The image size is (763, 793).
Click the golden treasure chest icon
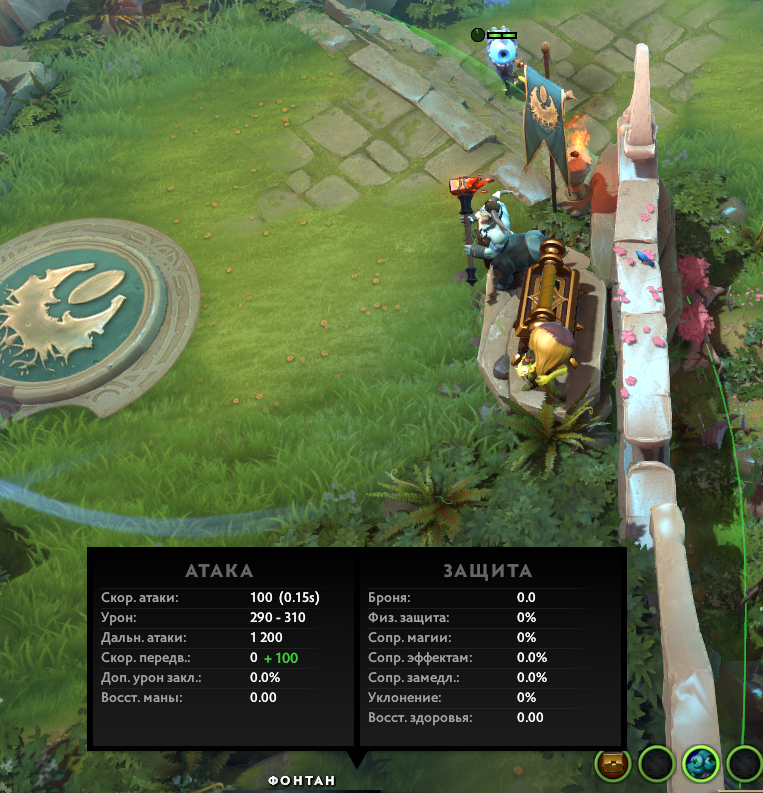click(612, 765)
